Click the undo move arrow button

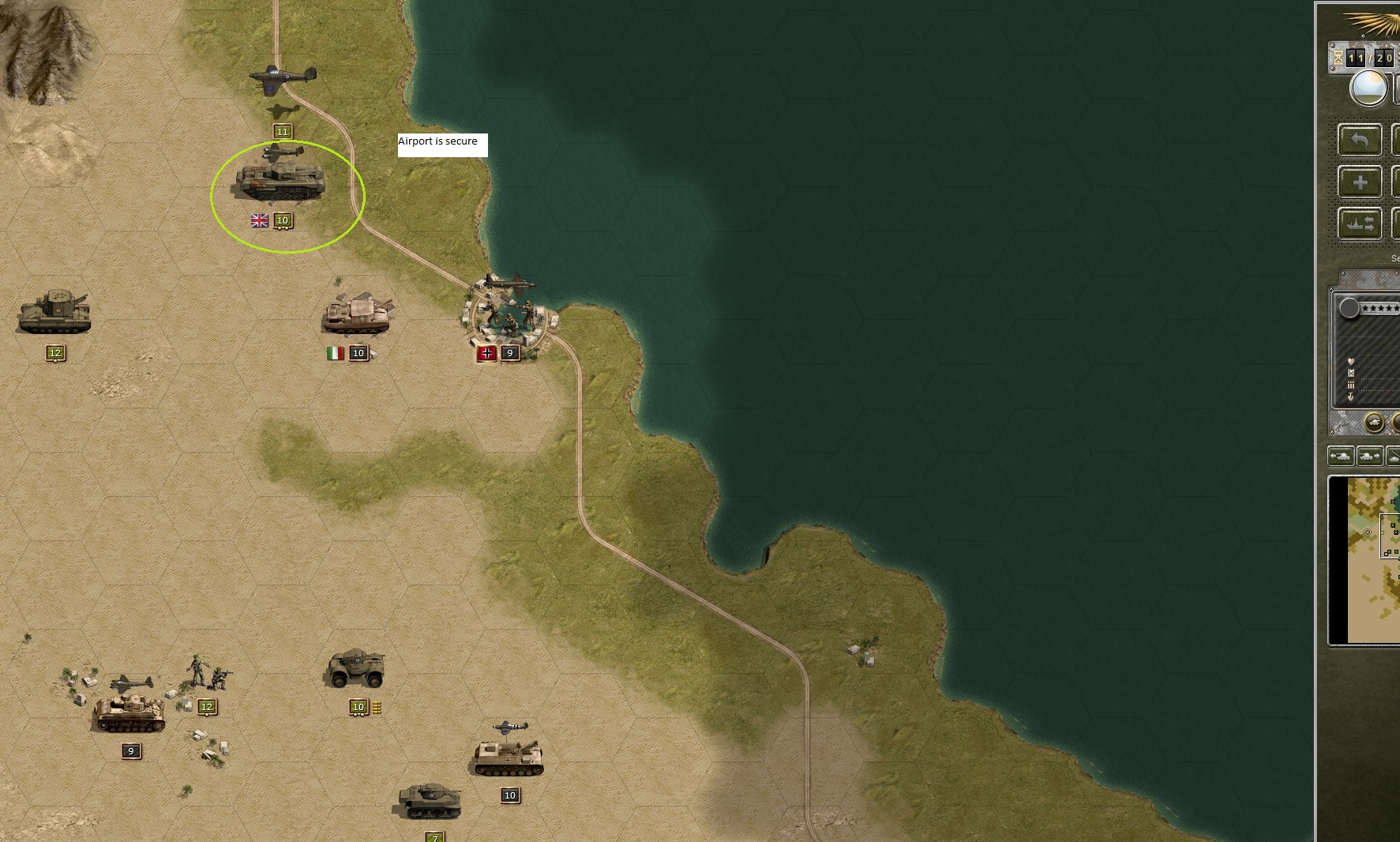tap(1360, 141)
